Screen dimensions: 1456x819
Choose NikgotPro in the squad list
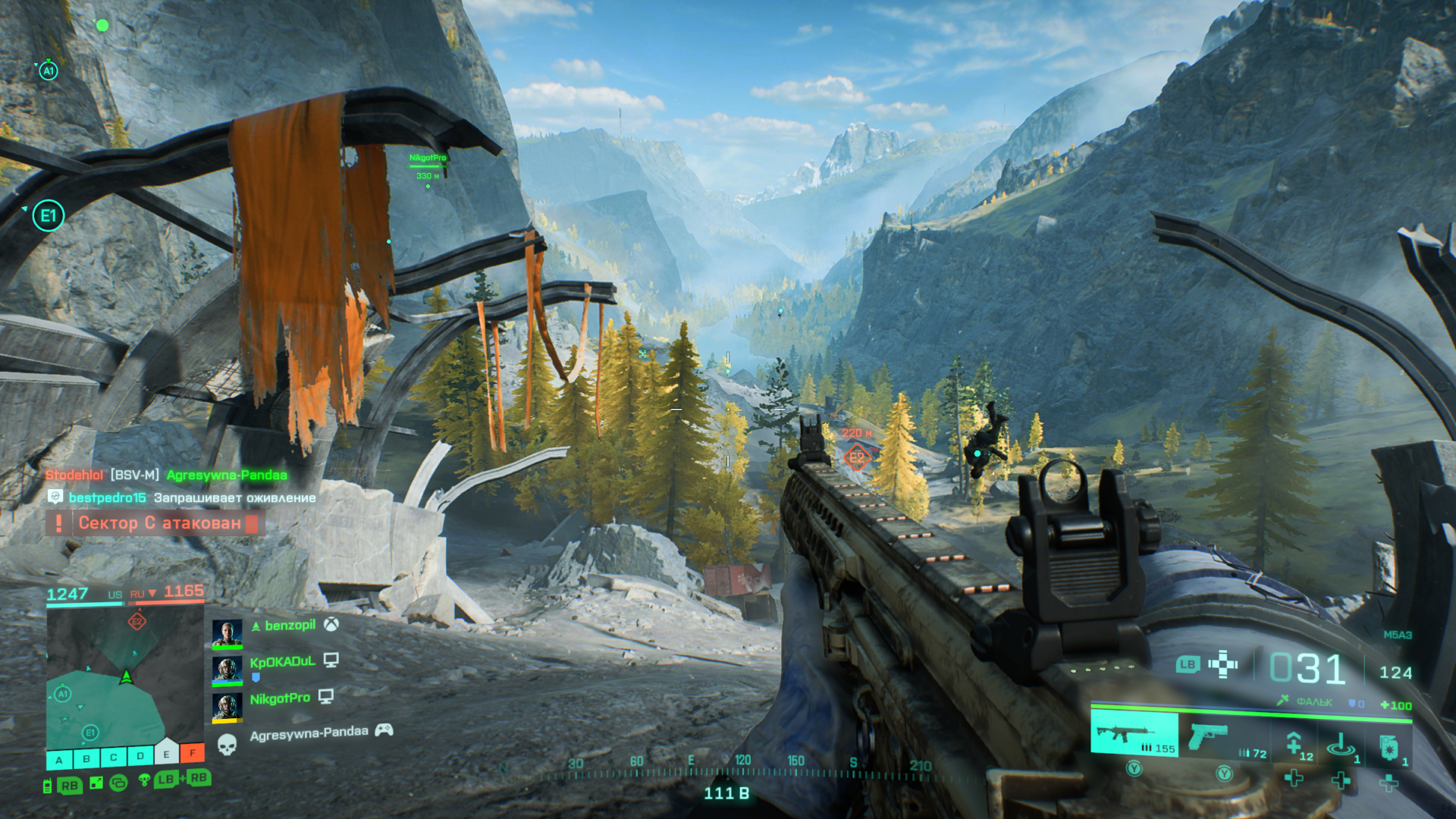coord(280,698)
